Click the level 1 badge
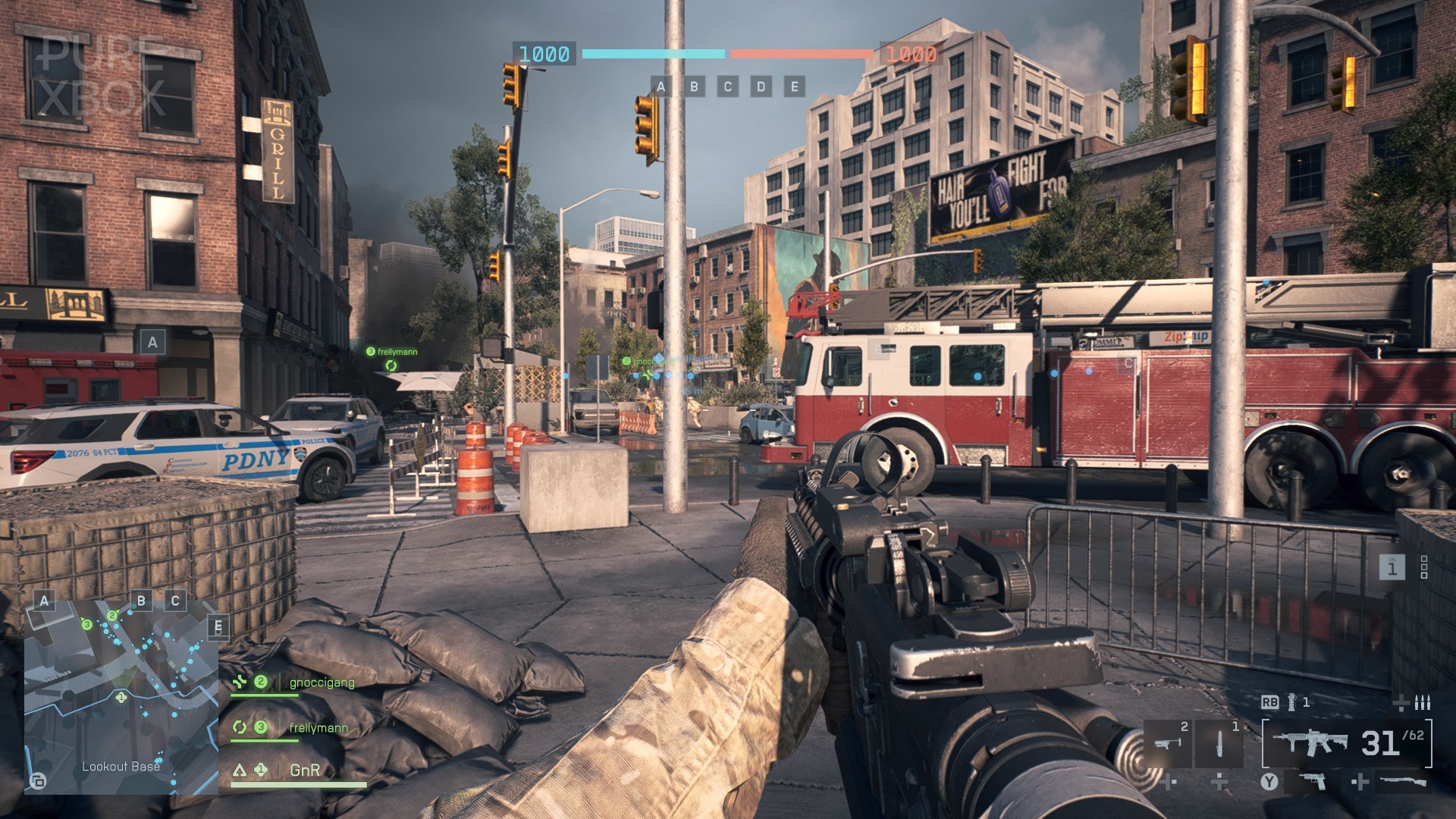Image resolution: width=1456 pixels, height=819 pixels. click(1392, 566)
